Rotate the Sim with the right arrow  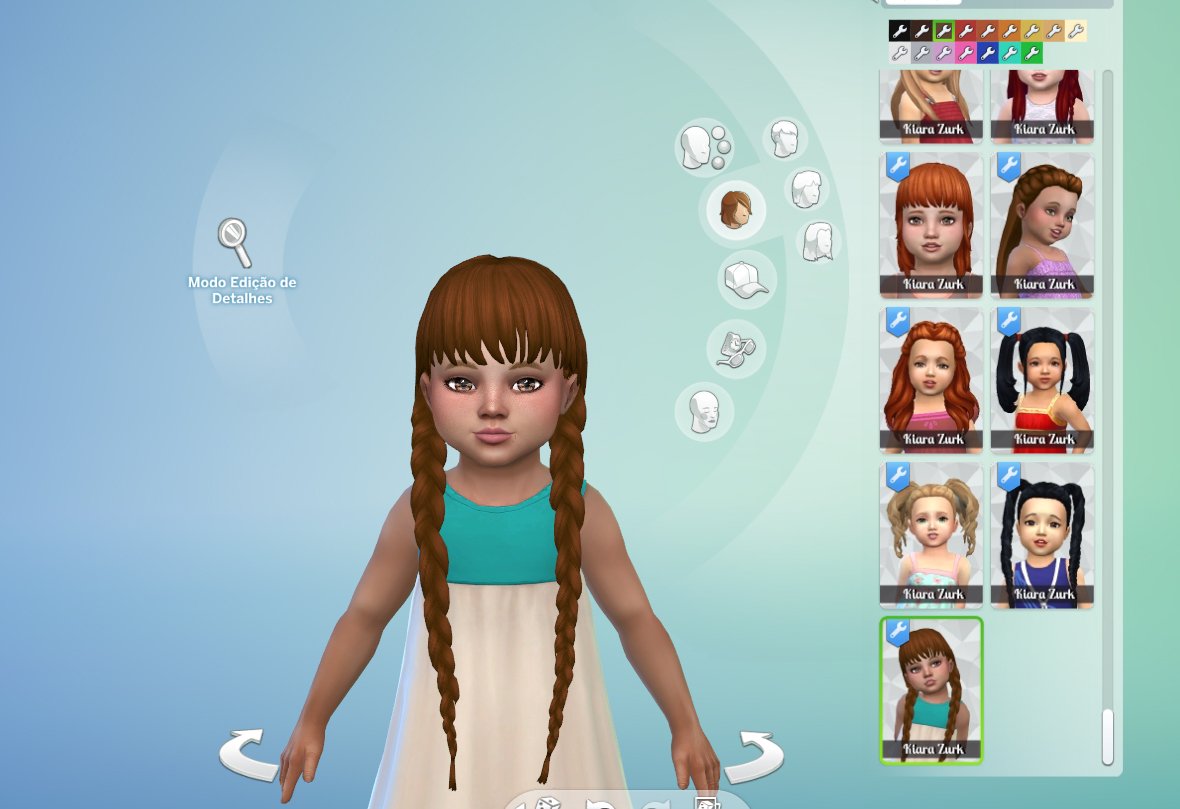[x=755, y=757]
